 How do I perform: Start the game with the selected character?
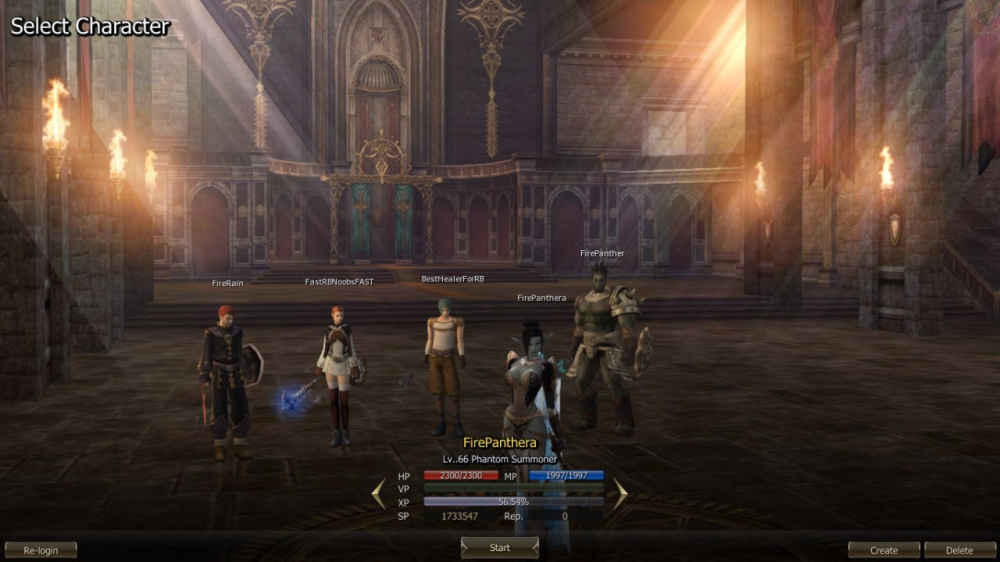(500, 548)
